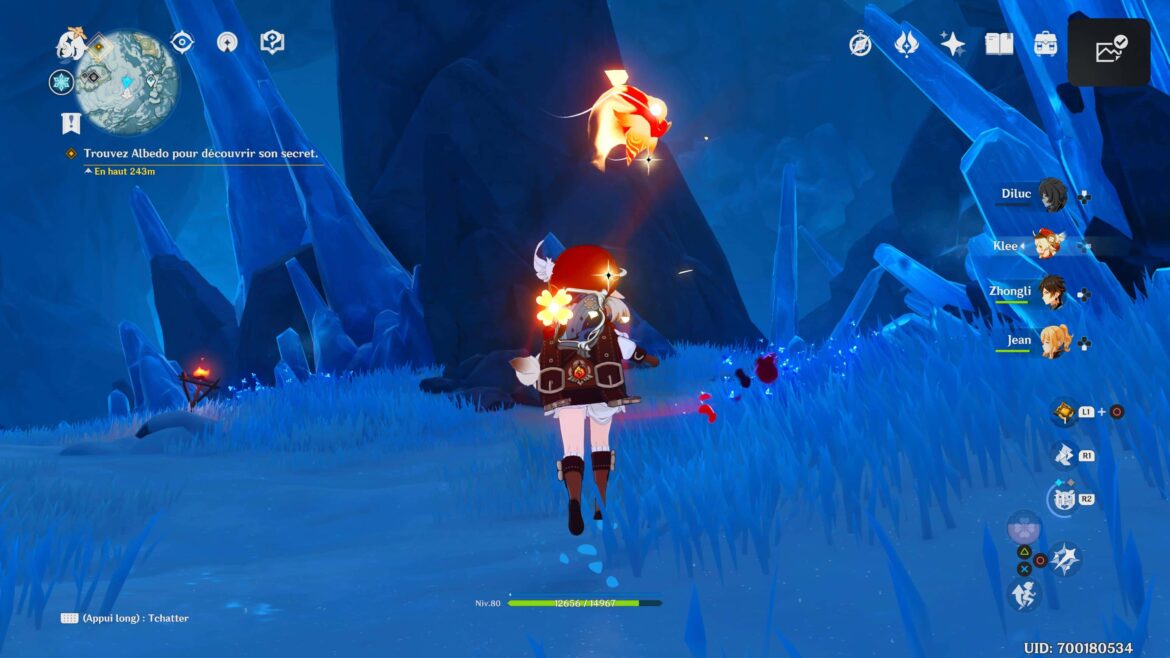Open the adventurer handbook book icon
This screenshot has width=1170, height=658.
(x=999, y=44)
